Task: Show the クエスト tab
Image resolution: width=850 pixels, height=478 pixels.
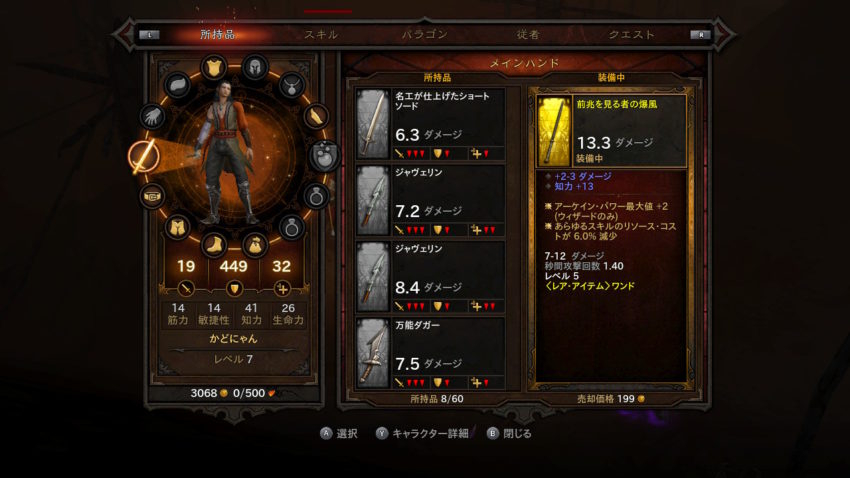Action: pyautogui.click(x=632, y=34)
